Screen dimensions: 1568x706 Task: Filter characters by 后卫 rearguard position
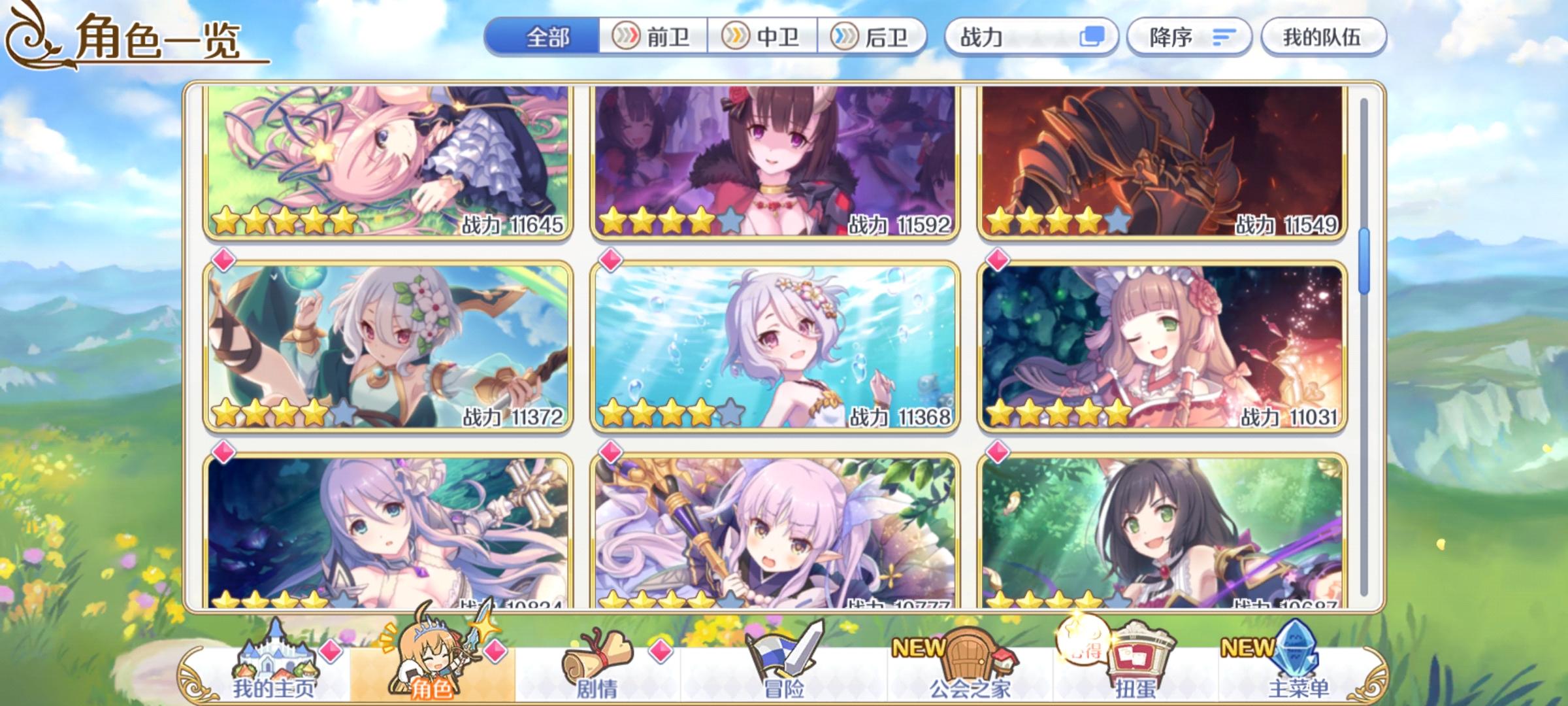tap(869, 37)
